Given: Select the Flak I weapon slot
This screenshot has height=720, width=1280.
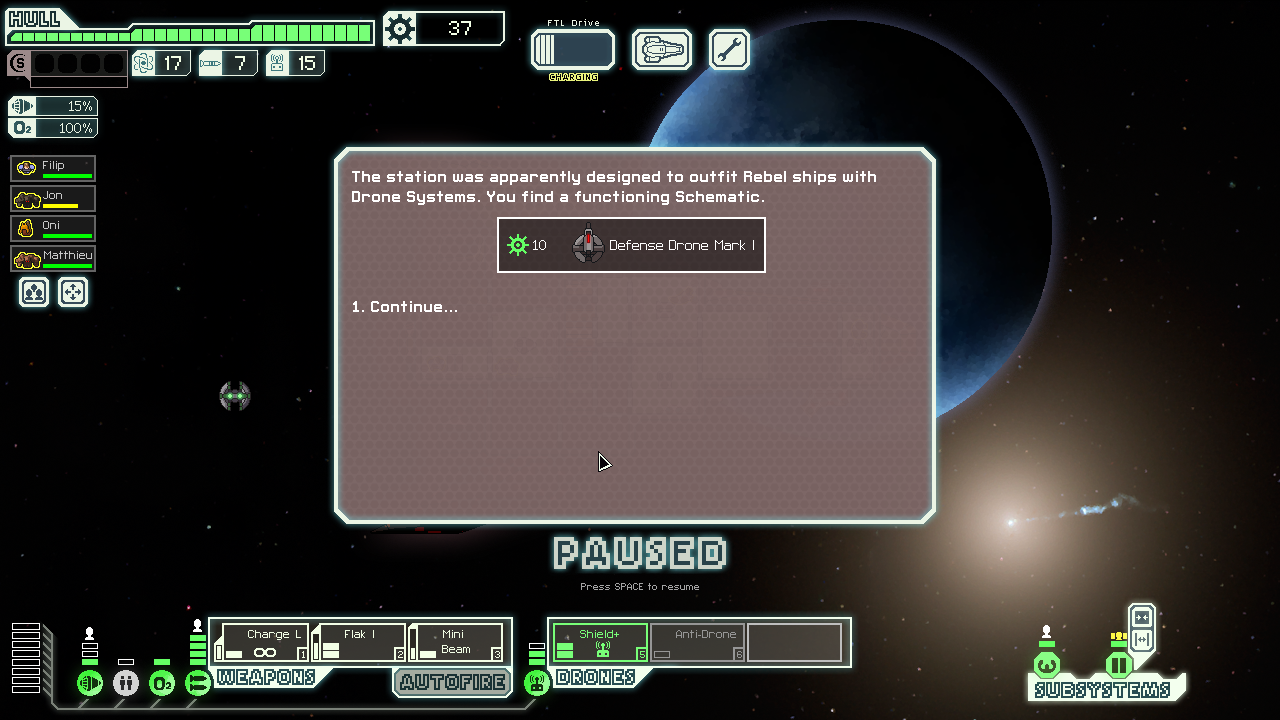Looking at the screenshot, I should click(359, 642).
